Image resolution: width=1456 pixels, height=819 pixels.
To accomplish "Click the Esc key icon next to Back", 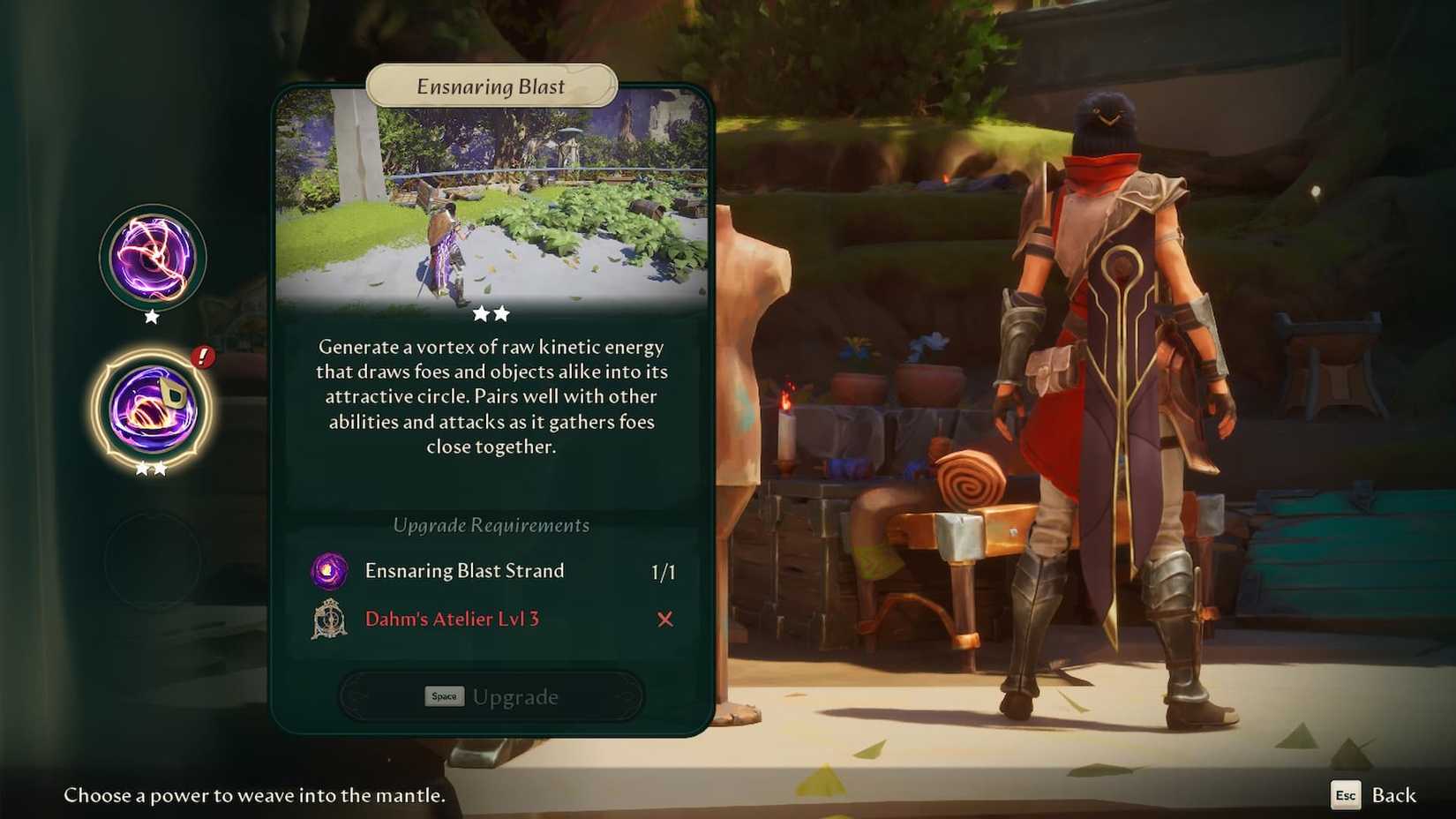I will point(1346,795).
